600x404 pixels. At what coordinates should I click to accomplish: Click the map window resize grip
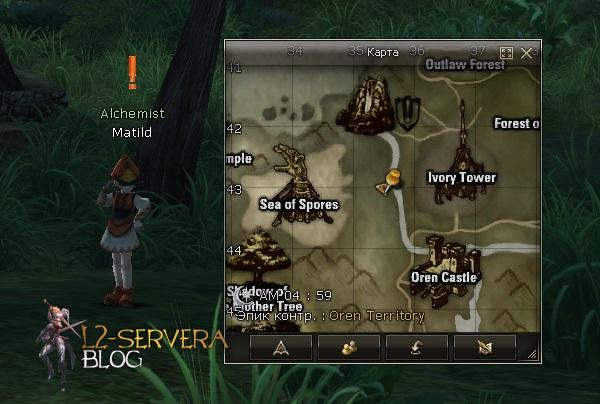click(535, 356)
